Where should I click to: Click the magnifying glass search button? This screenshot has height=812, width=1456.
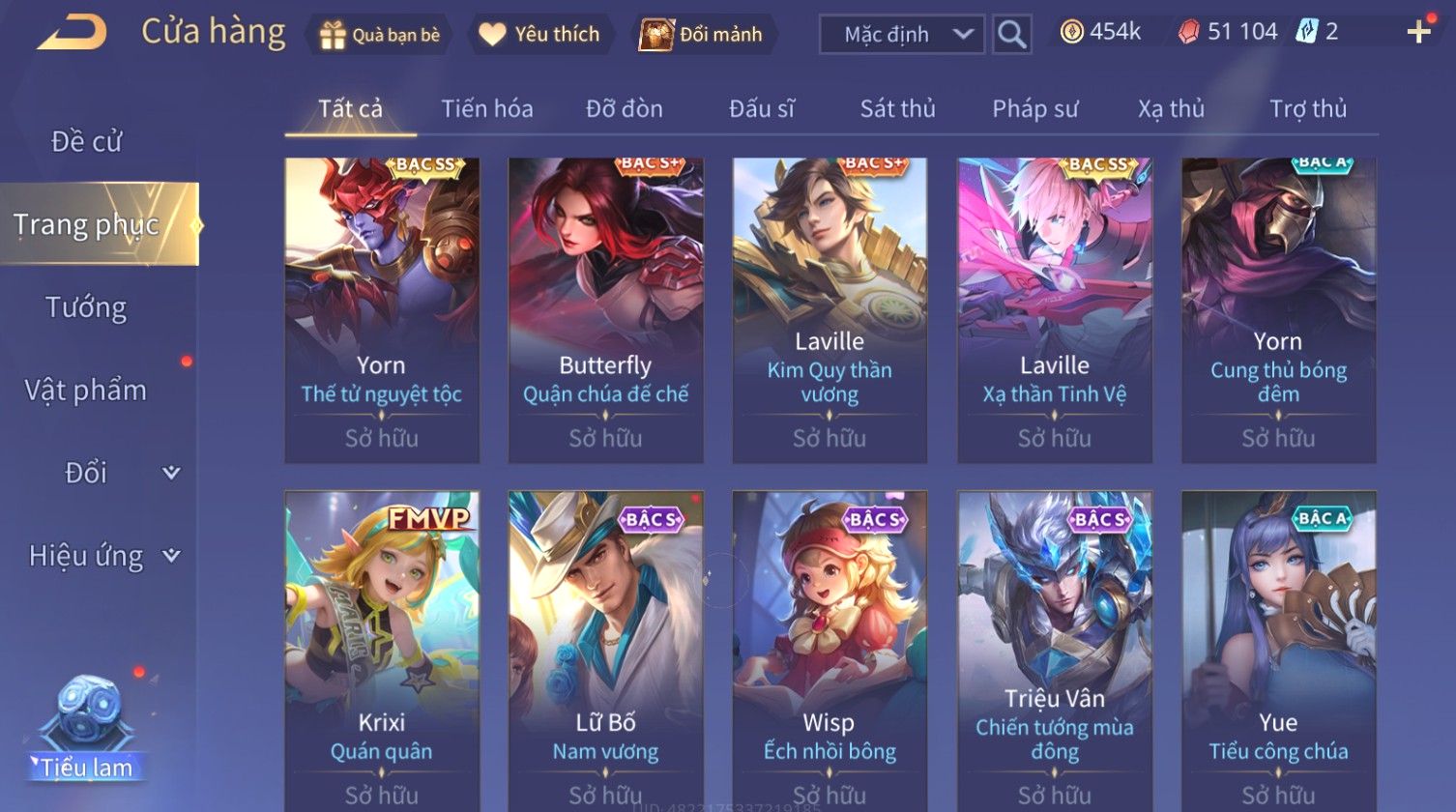1011,35
